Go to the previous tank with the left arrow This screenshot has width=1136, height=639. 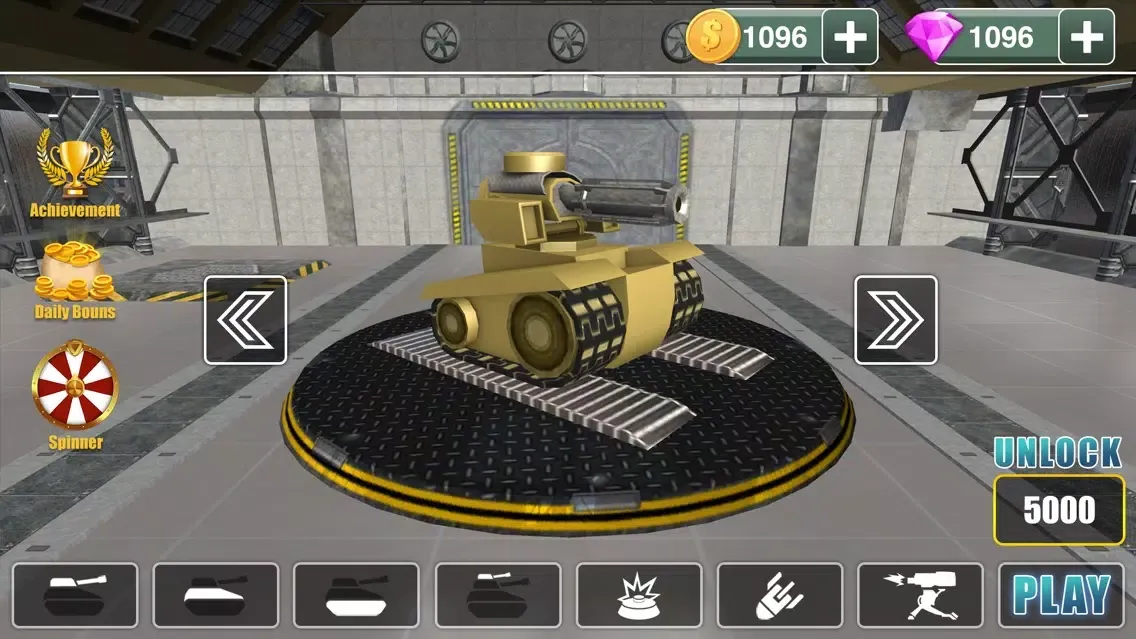point(245,320)
